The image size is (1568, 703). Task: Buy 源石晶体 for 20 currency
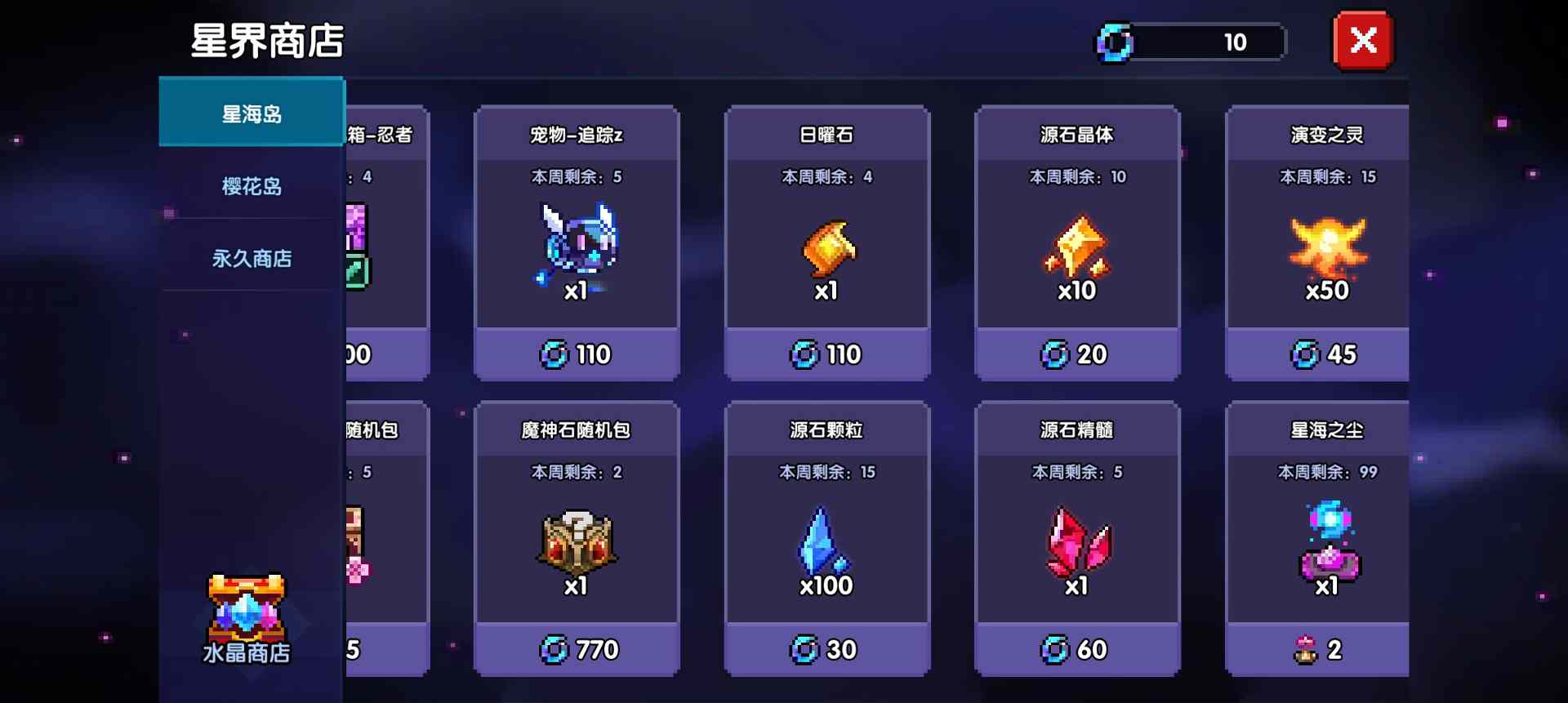click(1076, 354)
